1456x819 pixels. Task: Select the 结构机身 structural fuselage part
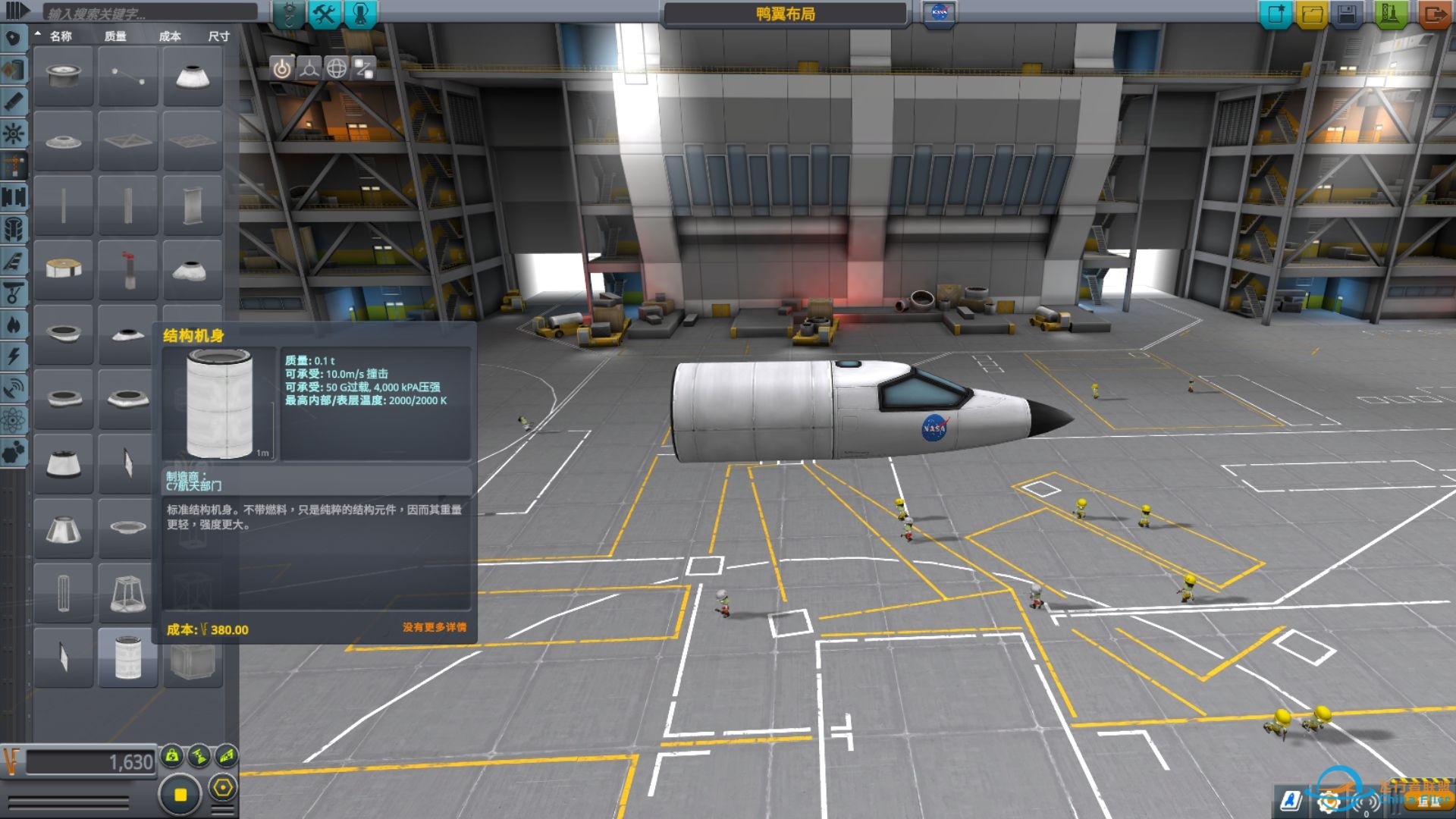pyautogui.click(x=128, y=657)
